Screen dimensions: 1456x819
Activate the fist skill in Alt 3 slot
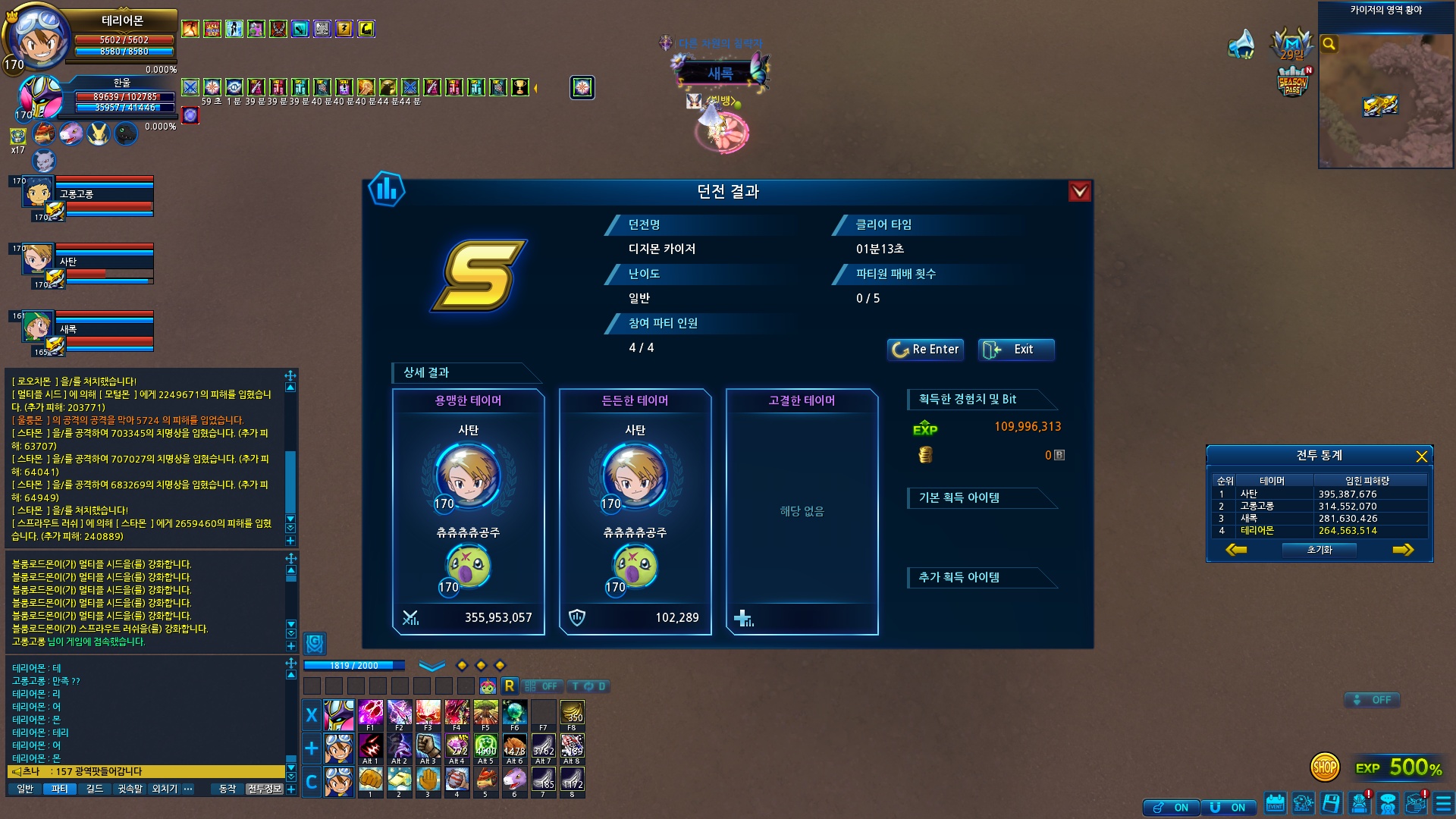(x=428, y=747)
